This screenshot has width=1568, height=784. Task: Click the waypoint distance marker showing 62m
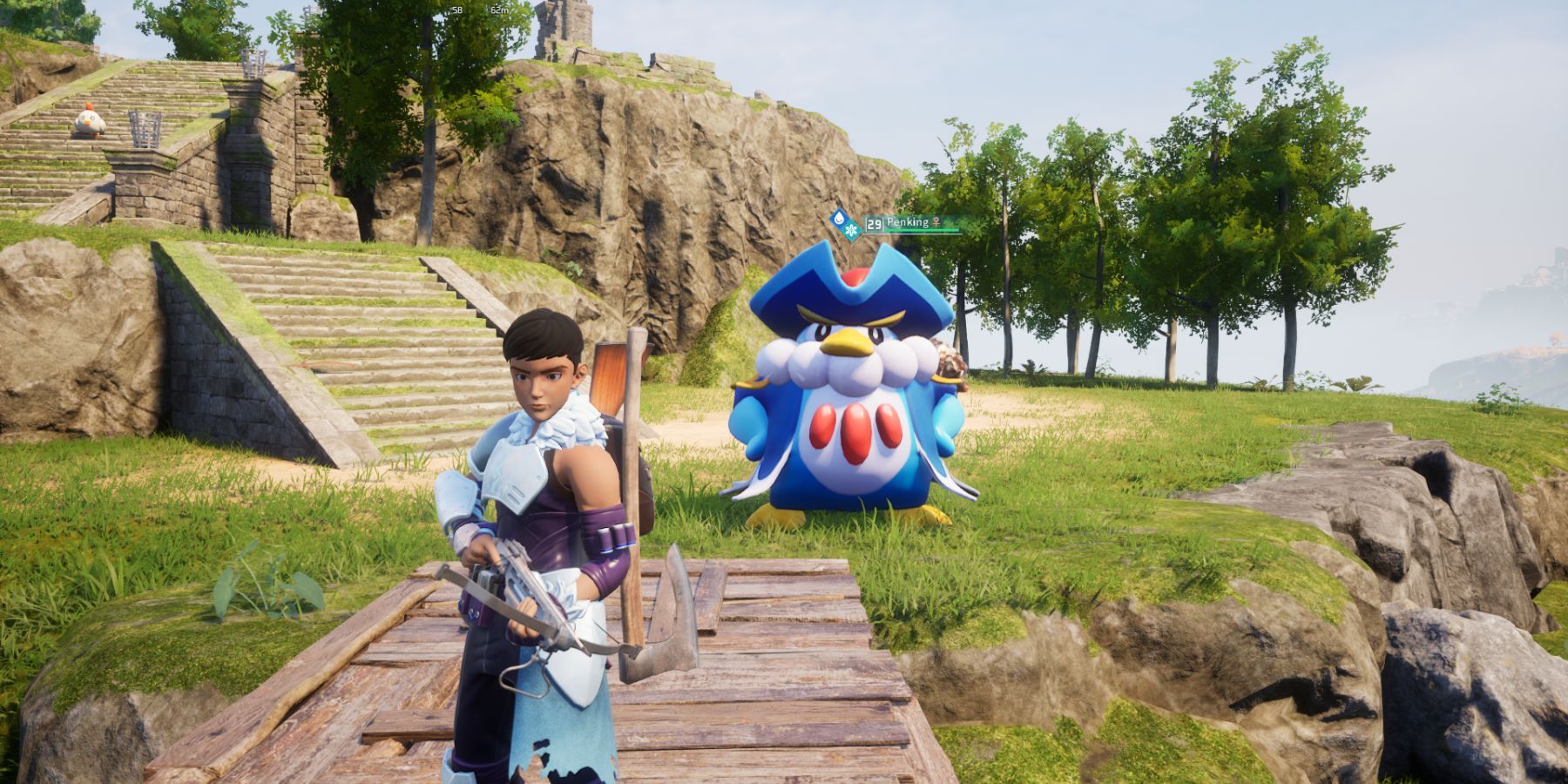(x=499, y=10)
